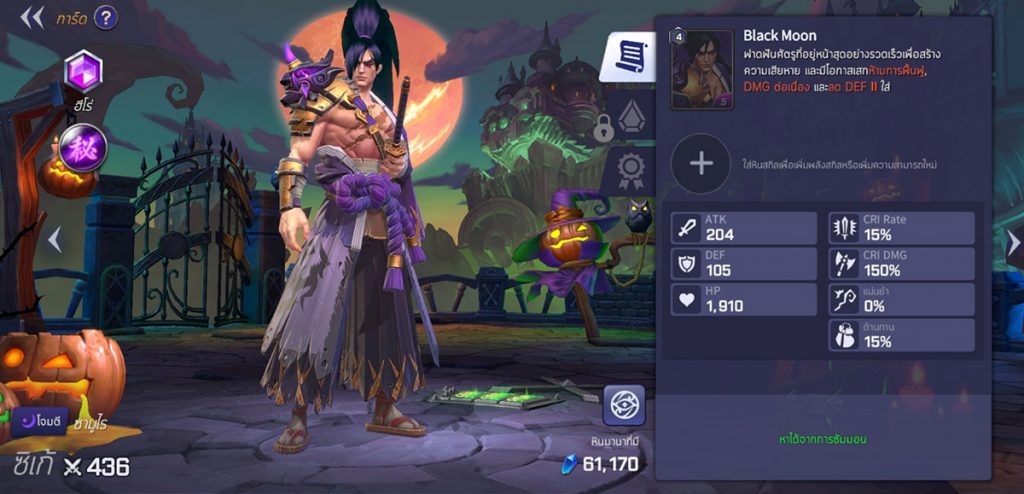Tap the ATK 204 stat row
Viewport: 1024px width, 494px height.
pyautogui.click(x=744, y=228)
